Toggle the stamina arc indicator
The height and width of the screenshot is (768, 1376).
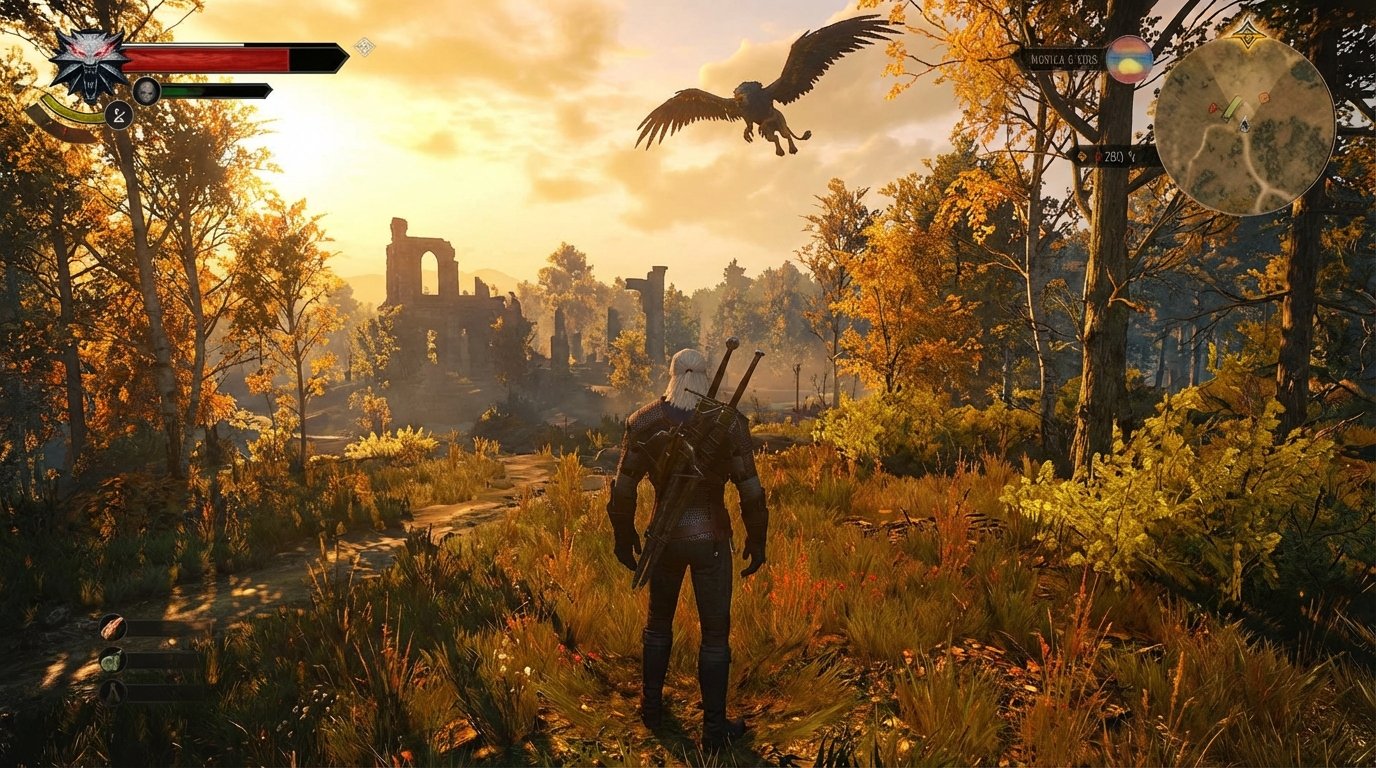[x=73, y=113]
